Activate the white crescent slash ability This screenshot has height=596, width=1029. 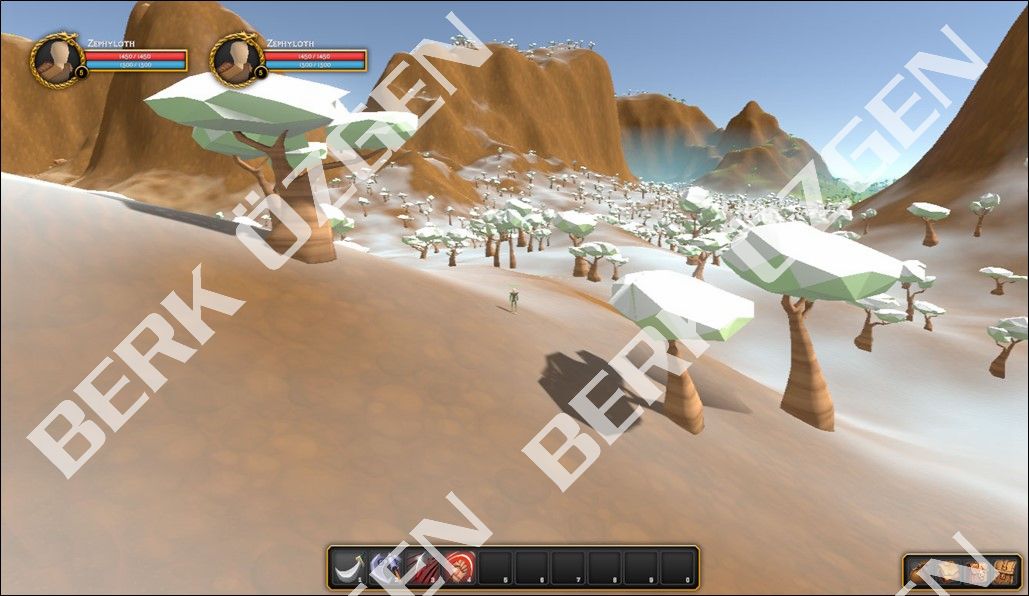click(349, 567)
